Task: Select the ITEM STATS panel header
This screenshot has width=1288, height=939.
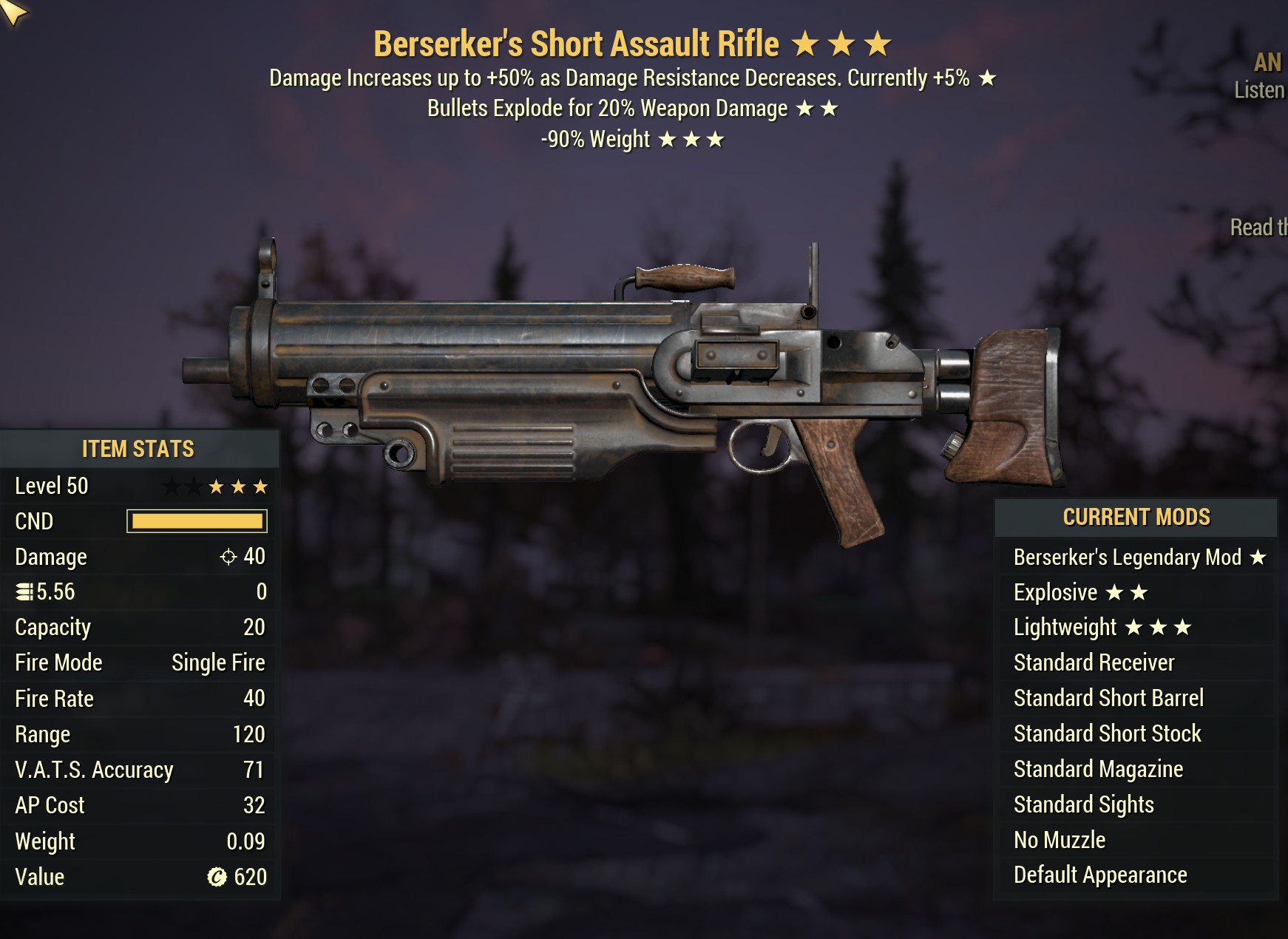Action: point(138,448)
